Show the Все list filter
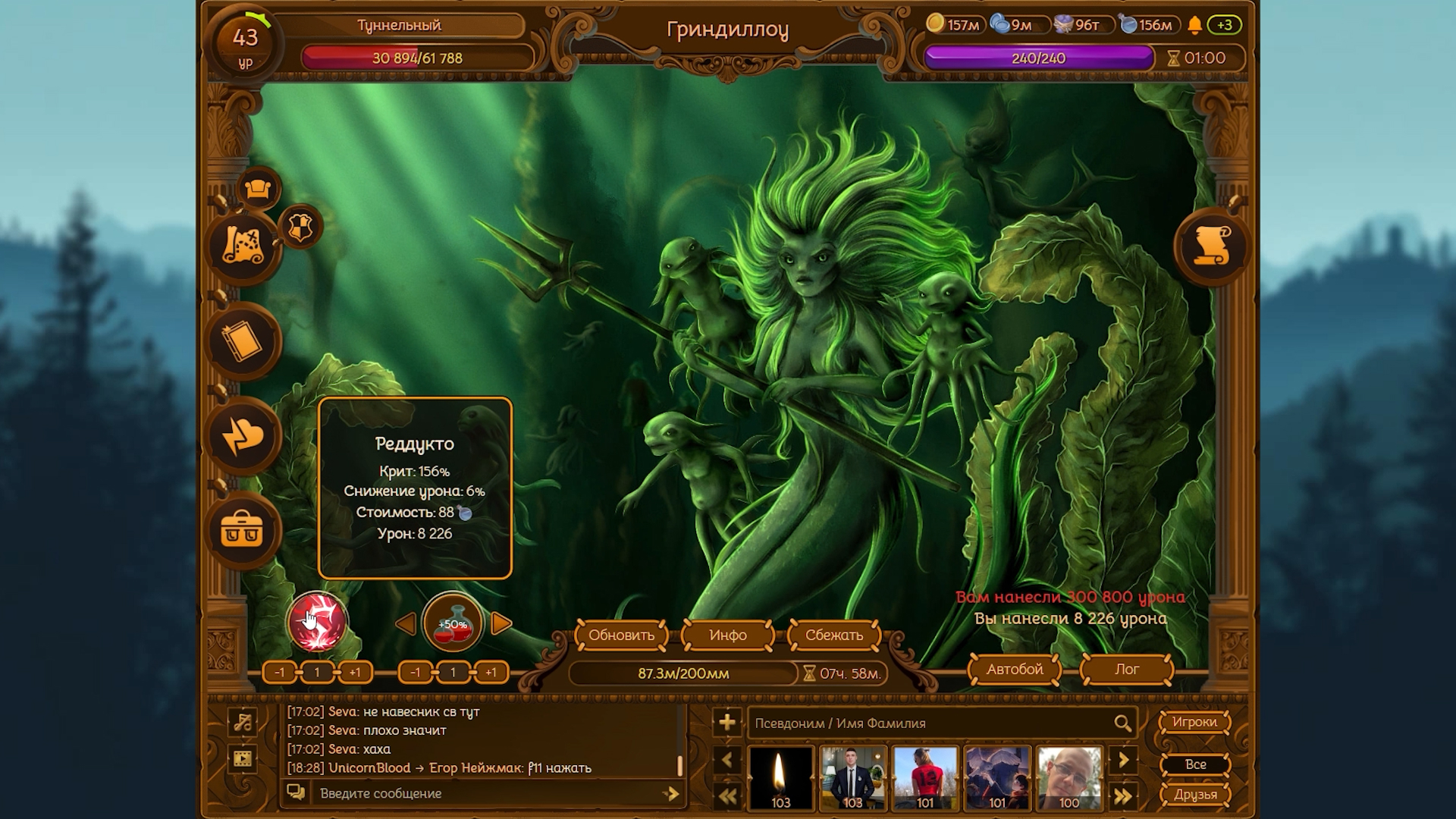Viewport: 1456px width, 819px height. [1194, 764]
